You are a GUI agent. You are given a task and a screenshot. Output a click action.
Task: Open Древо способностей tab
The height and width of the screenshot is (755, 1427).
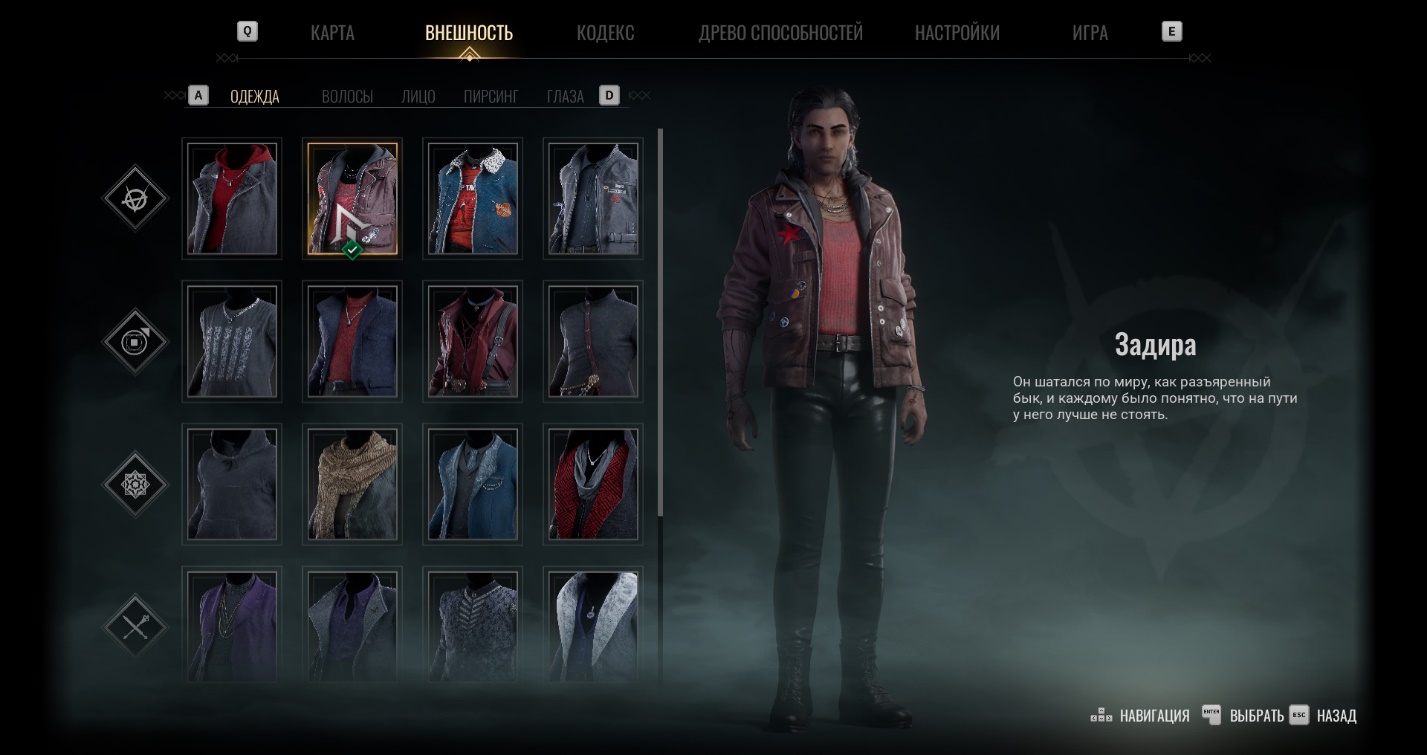[x=780, y=32]
